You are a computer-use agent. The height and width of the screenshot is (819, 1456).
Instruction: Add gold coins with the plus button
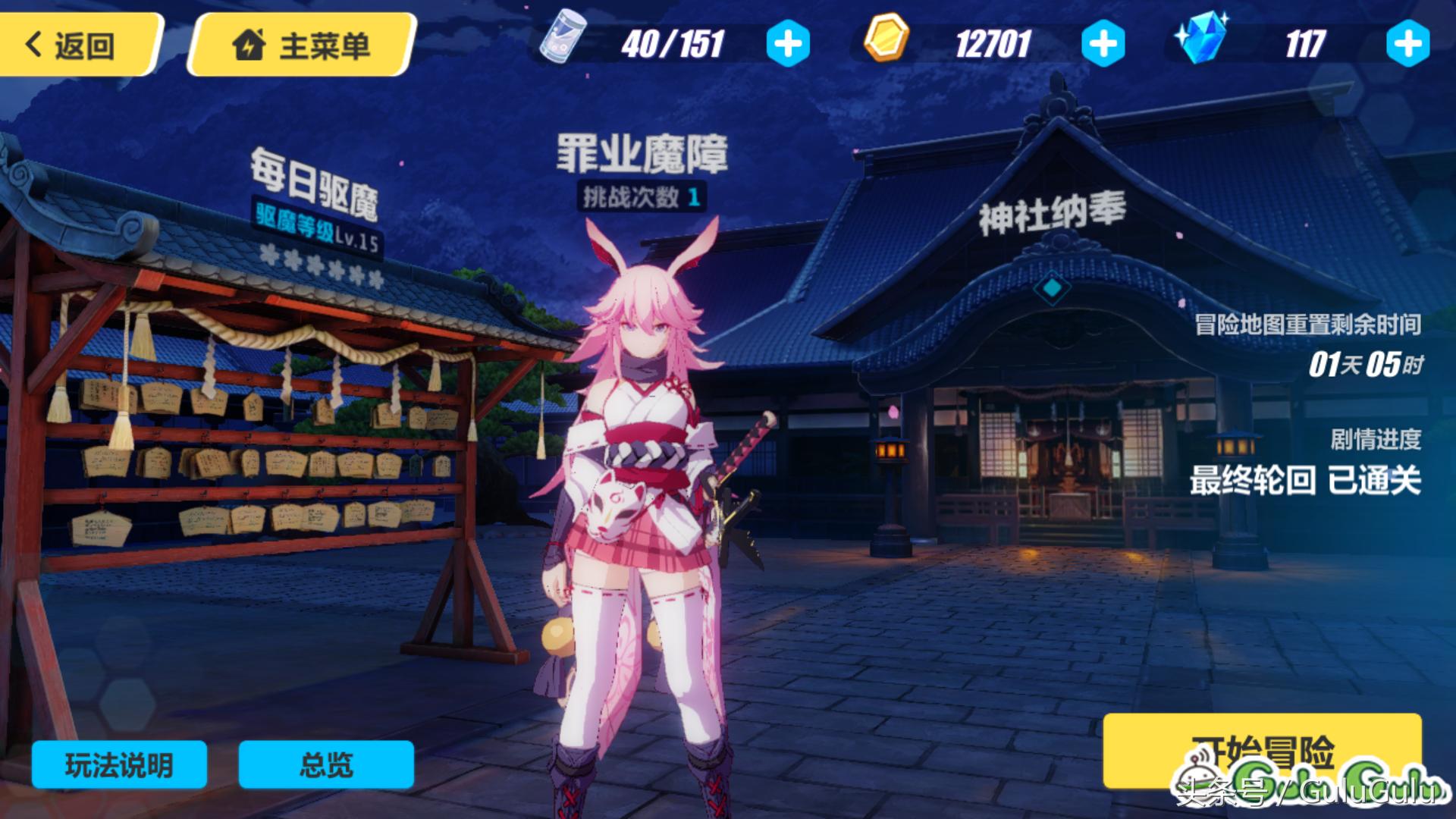pyautogui.click(x=1103, y=44)
